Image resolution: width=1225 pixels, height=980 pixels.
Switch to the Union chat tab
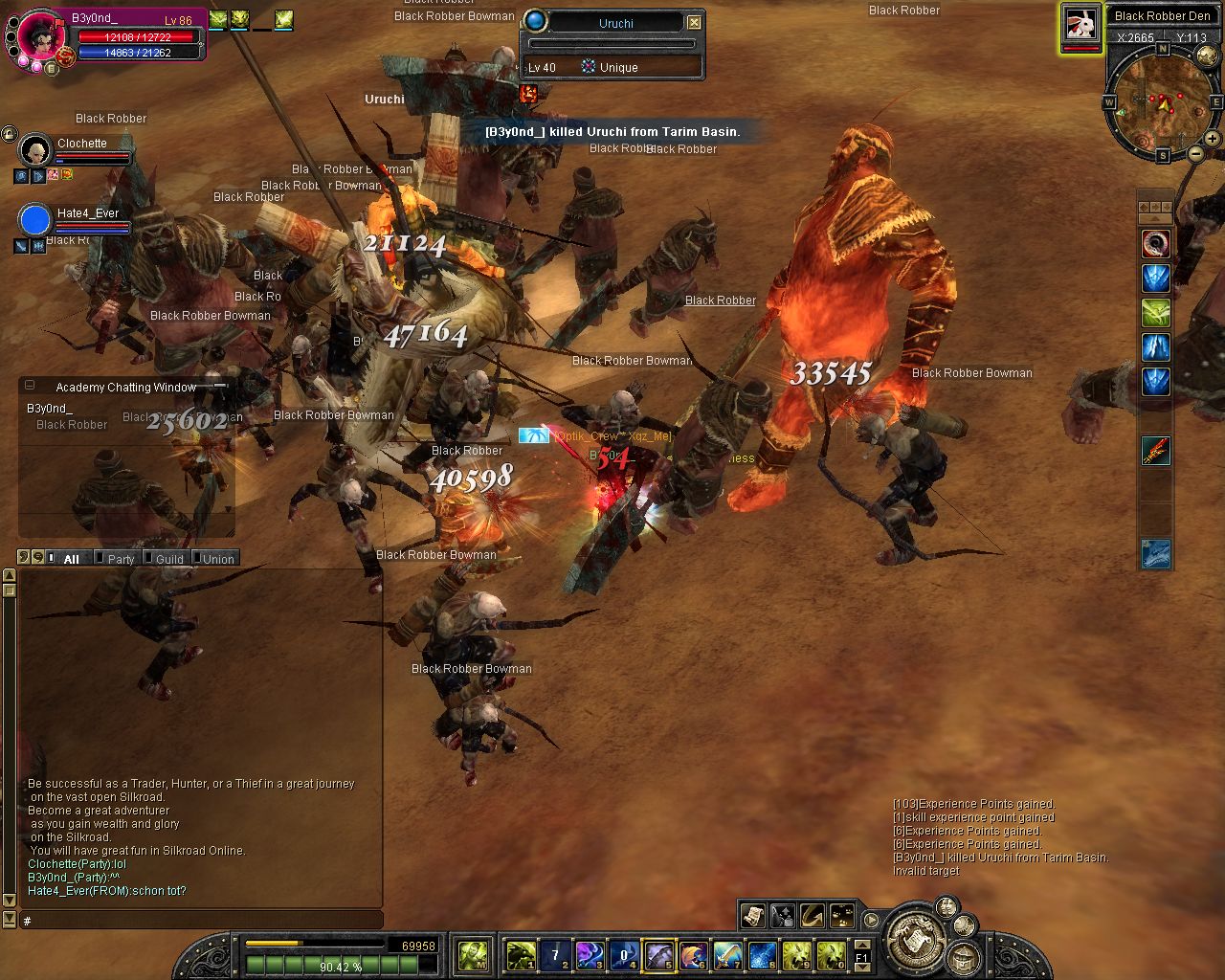pos(218,559)
